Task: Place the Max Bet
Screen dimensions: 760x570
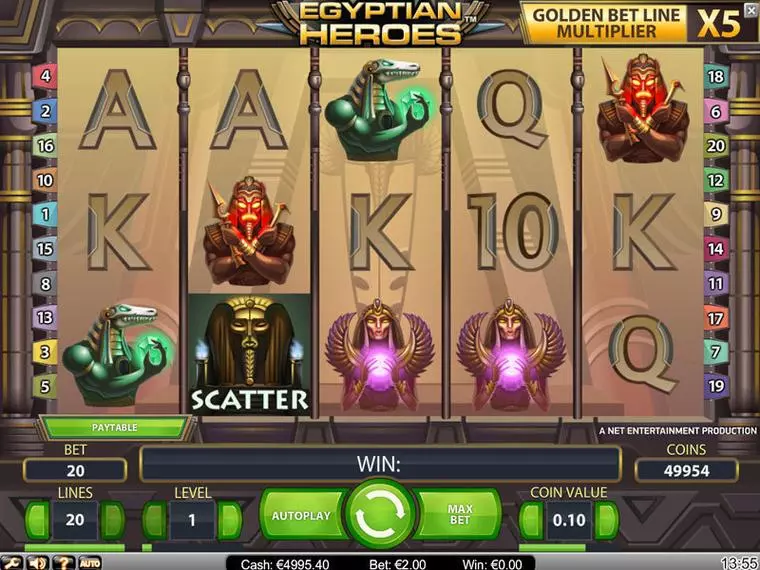Action: pos(458,515)
